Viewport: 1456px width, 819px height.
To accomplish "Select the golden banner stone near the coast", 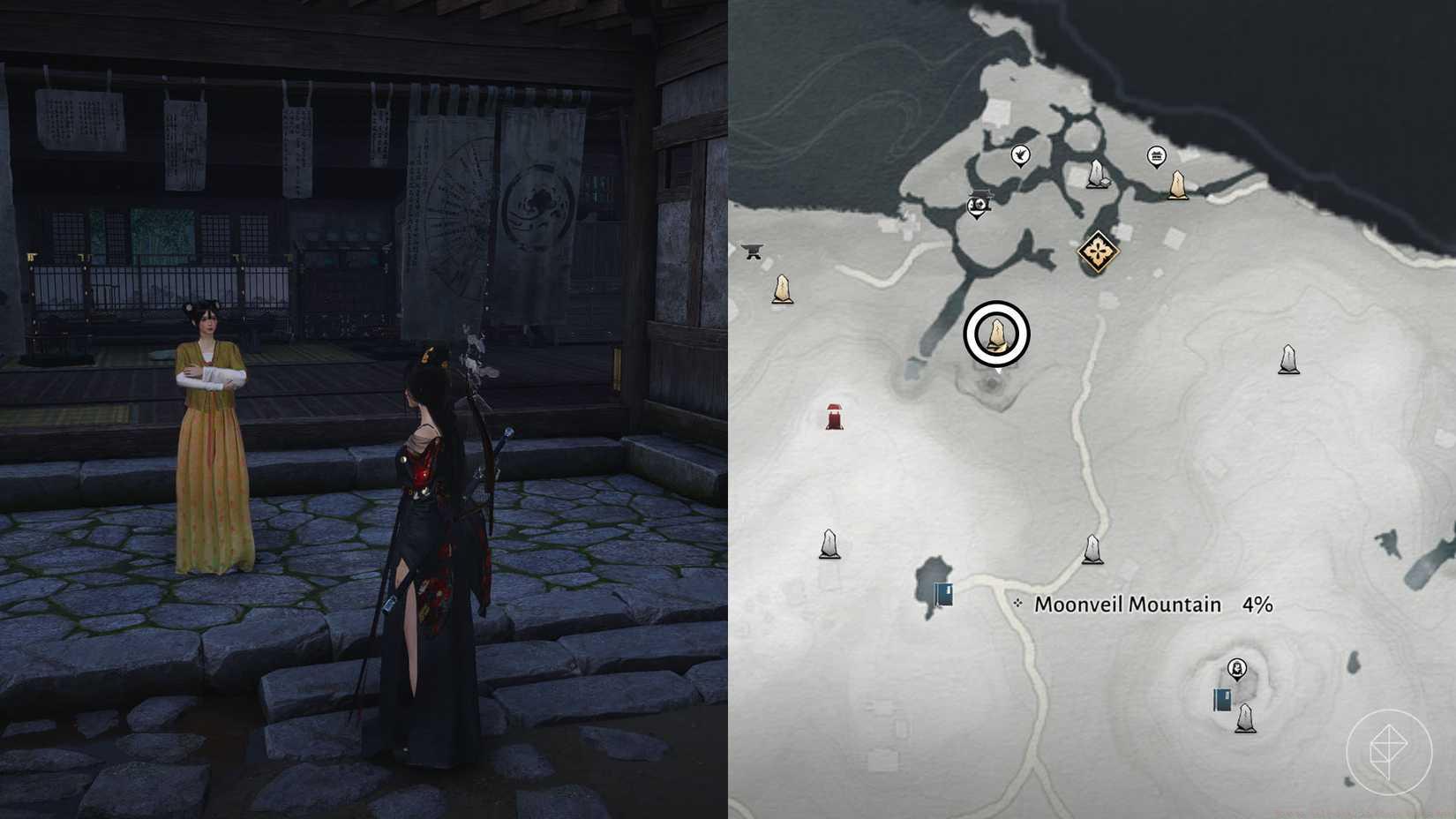I will tap(1176, 185).
